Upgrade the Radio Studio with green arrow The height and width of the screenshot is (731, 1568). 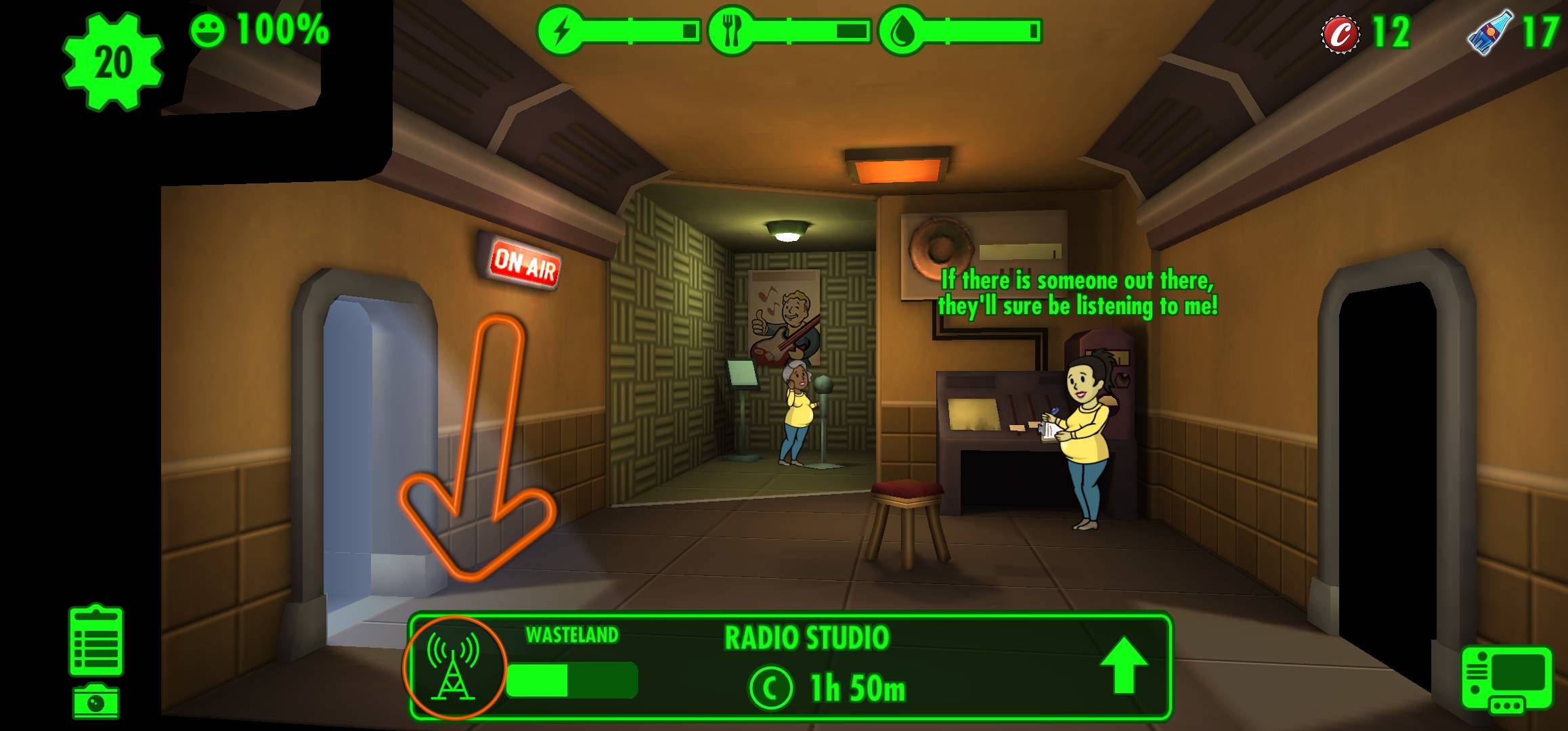point(1123,665)
